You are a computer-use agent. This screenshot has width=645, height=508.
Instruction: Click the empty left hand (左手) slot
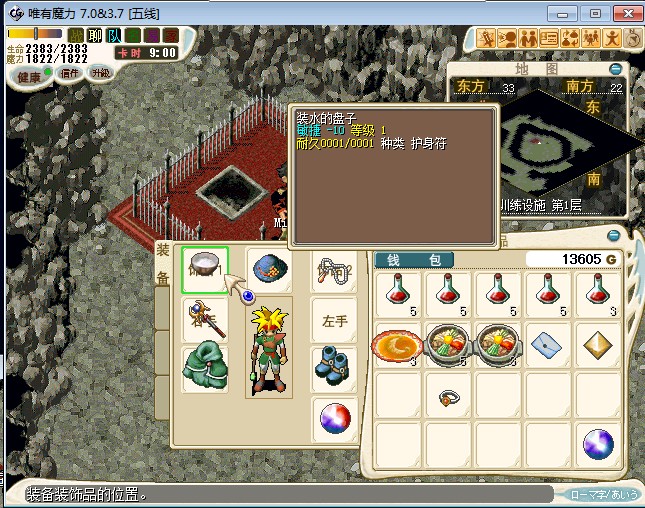tap(334, 320)
